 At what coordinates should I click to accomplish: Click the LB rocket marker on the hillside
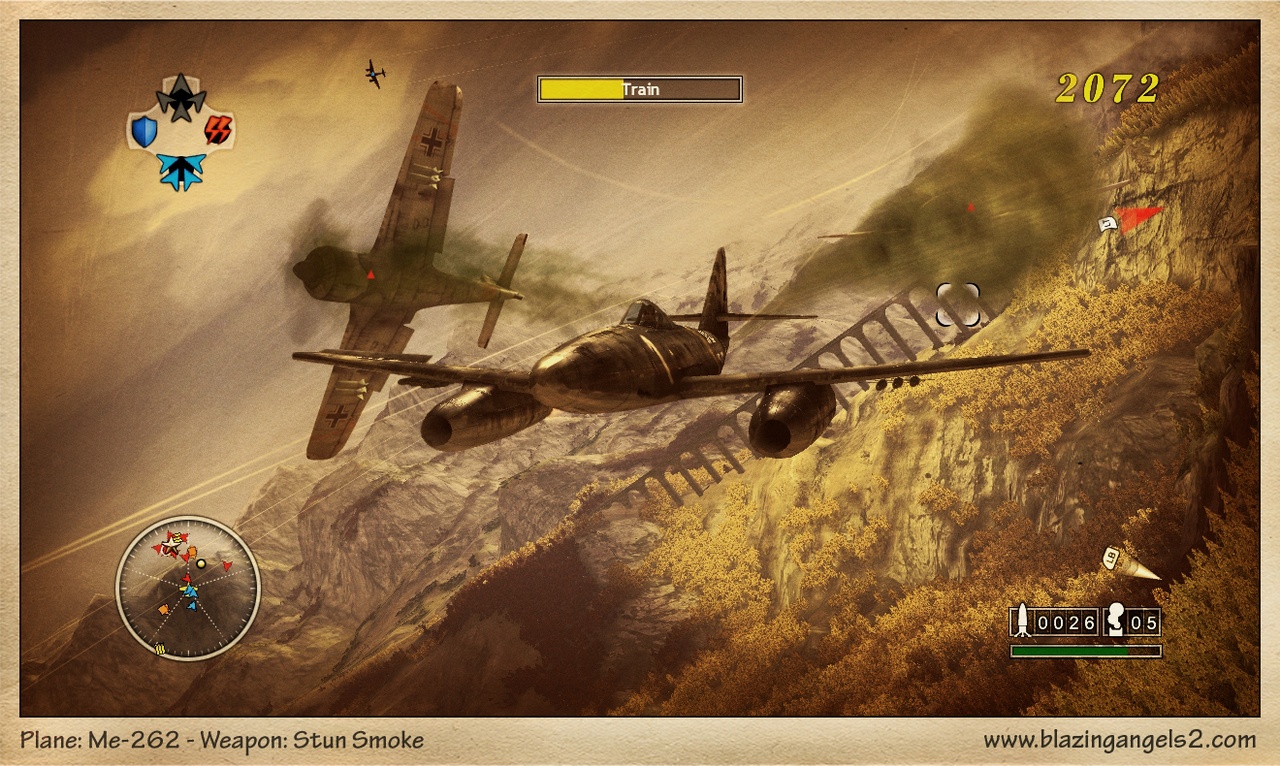(1111, 558)
